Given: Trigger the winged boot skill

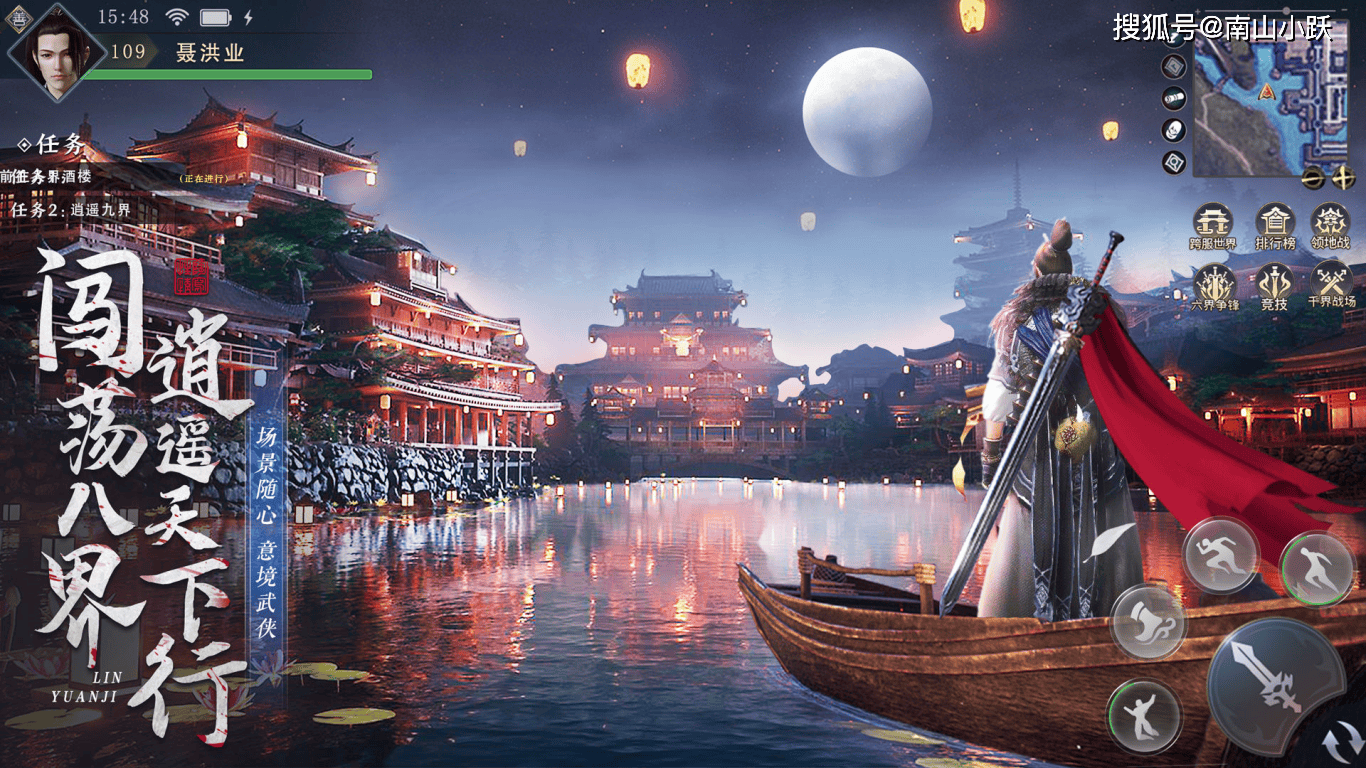Looking at the screenshot, I should [x=1149, y=622].
